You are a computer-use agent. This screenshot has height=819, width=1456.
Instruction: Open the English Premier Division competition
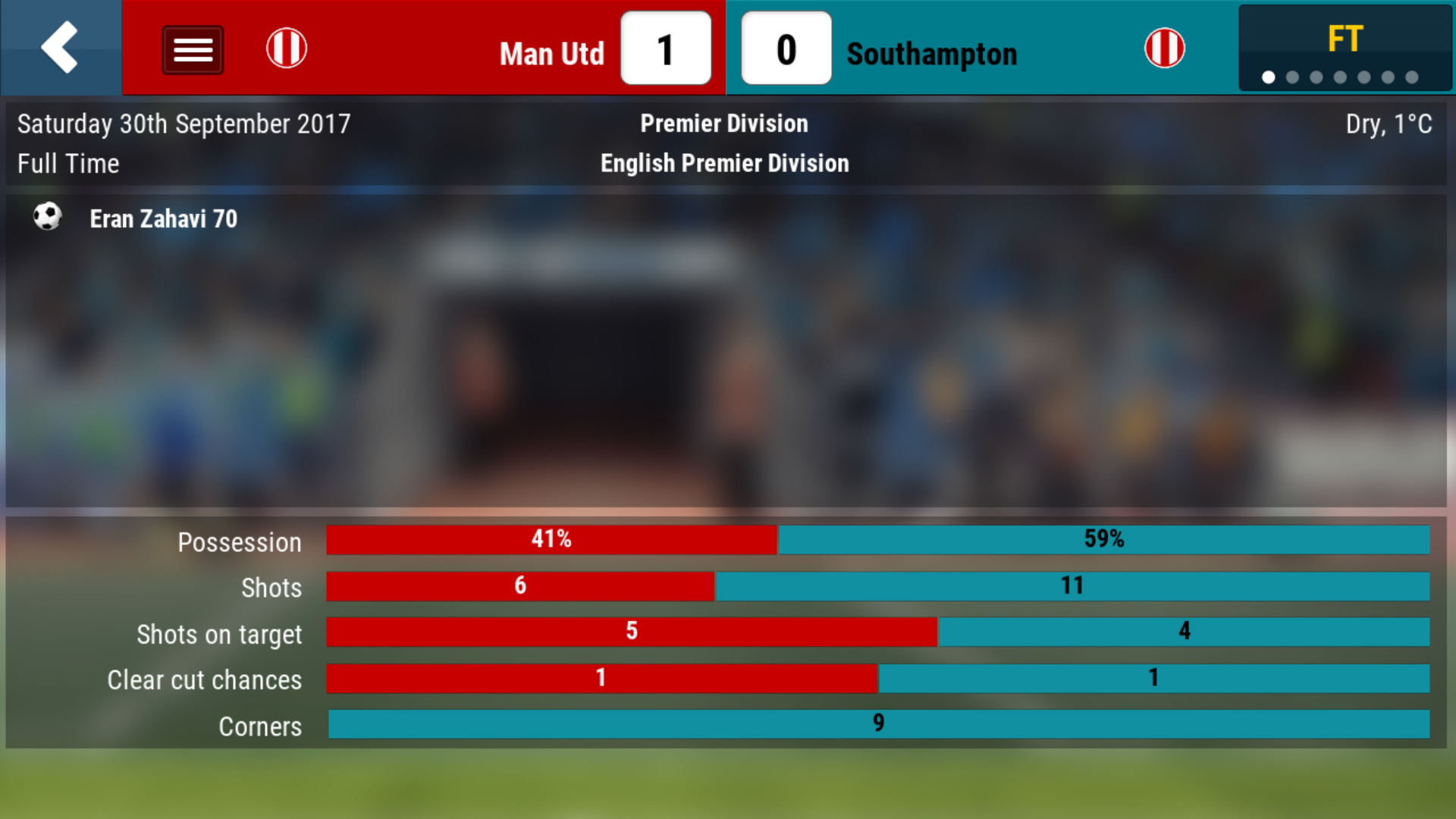pos(724,163)
